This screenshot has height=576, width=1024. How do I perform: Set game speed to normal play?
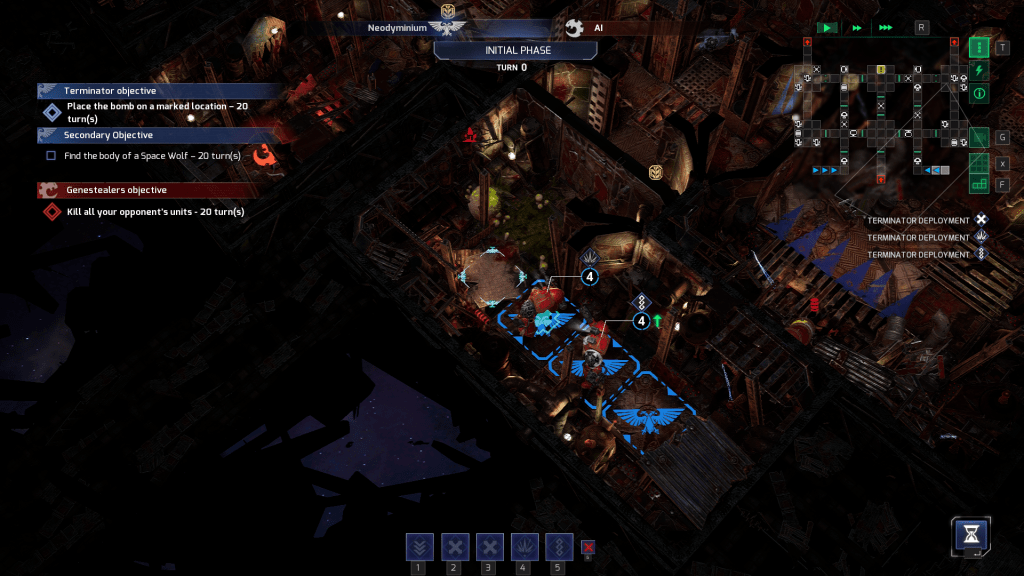(827, 28)
